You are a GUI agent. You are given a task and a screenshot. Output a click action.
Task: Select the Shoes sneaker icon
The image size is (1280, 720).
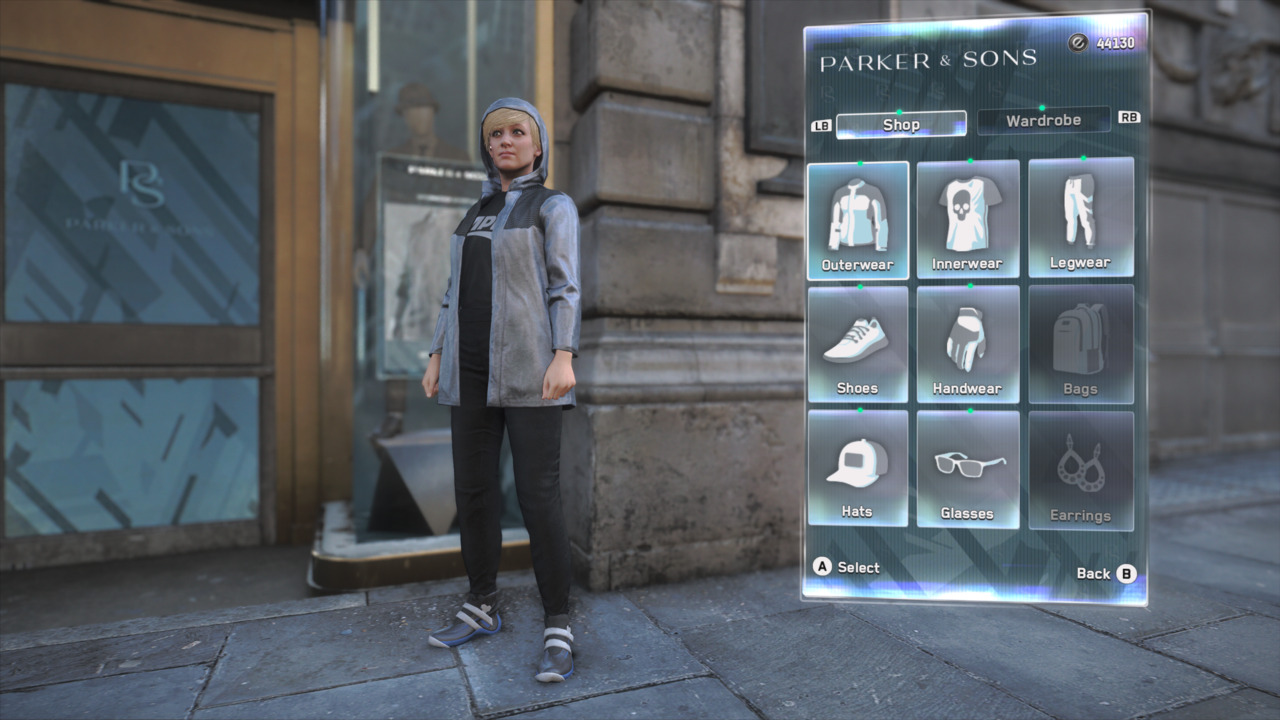click(x=858, y=340)
